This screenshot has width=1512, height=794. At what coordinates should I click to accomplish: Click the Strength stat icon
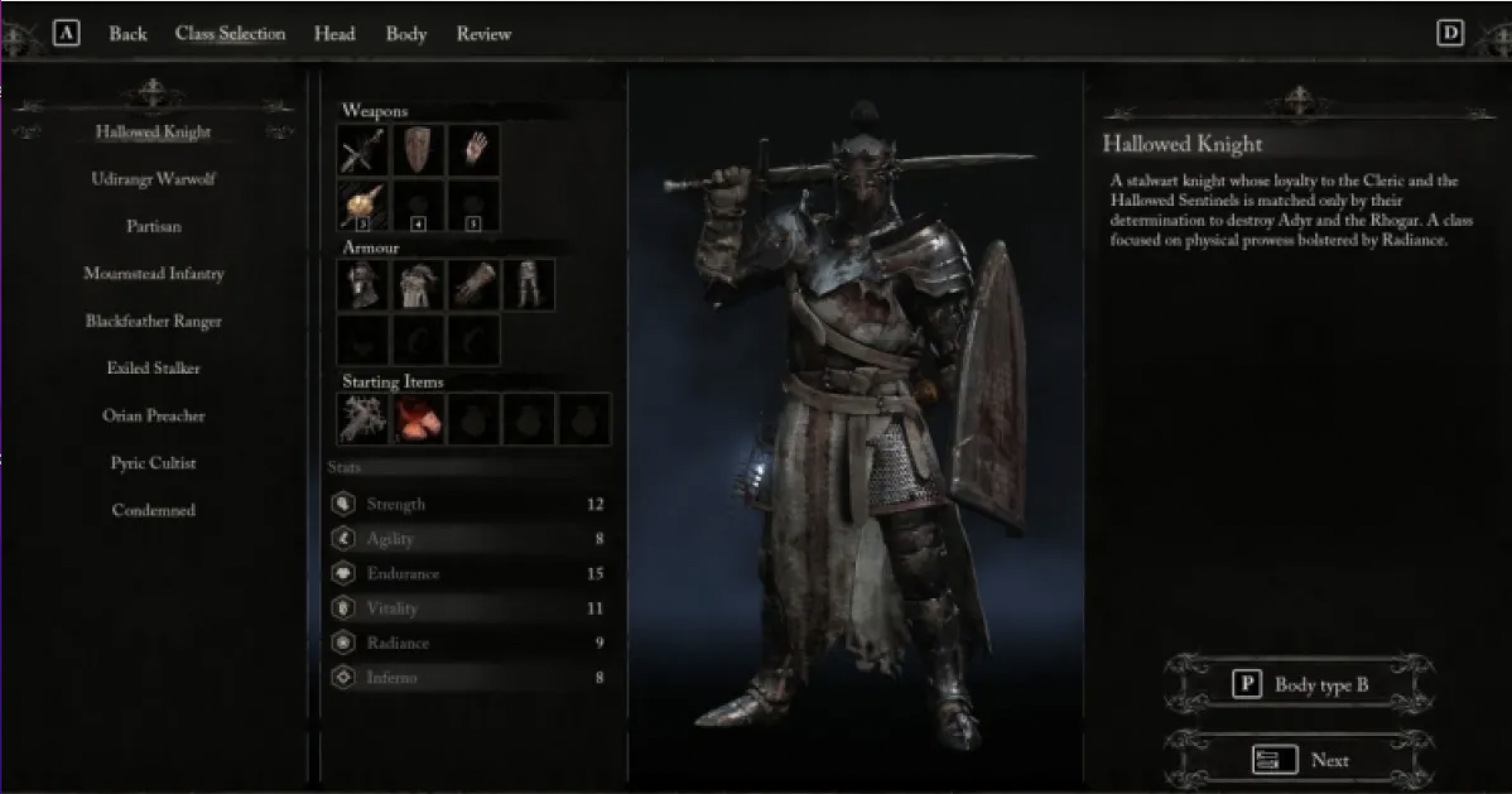pyautogui.click(x=344, y=504)
